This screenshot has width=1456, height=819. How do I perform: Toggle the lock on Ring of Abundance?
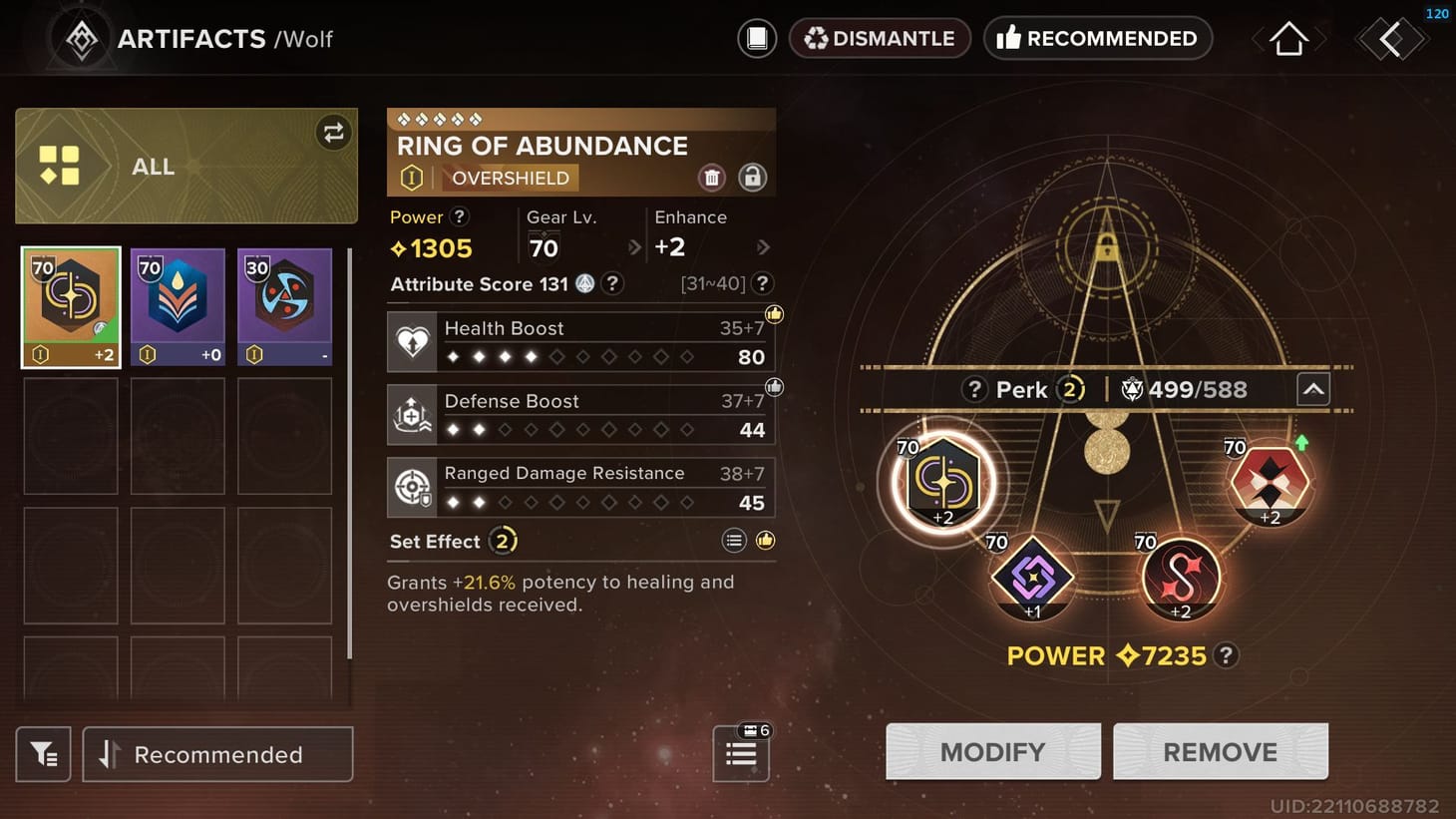(753, 178)
